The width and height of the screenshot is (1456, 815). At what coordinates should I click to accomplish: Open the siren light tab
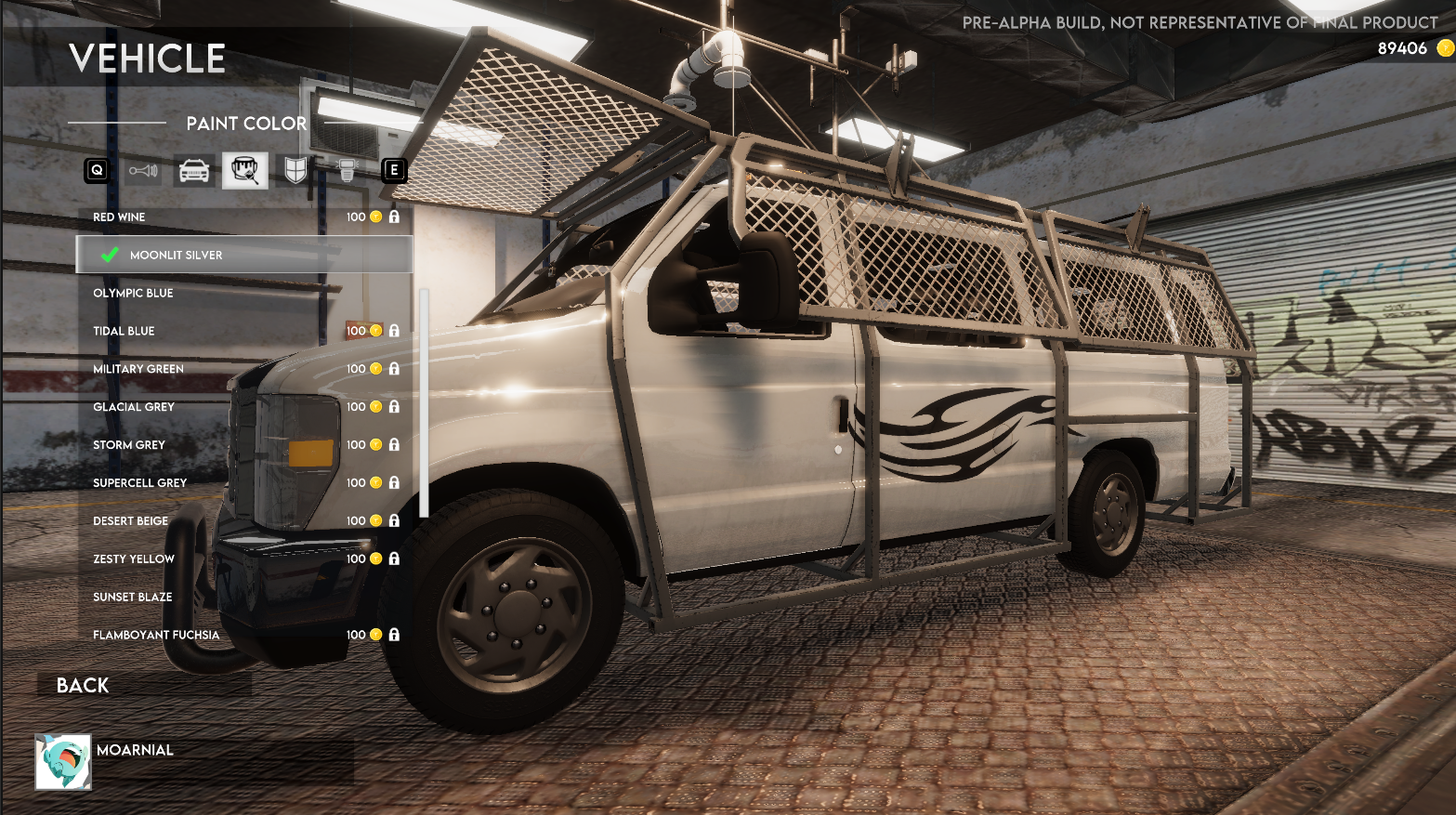click(347, 171)
